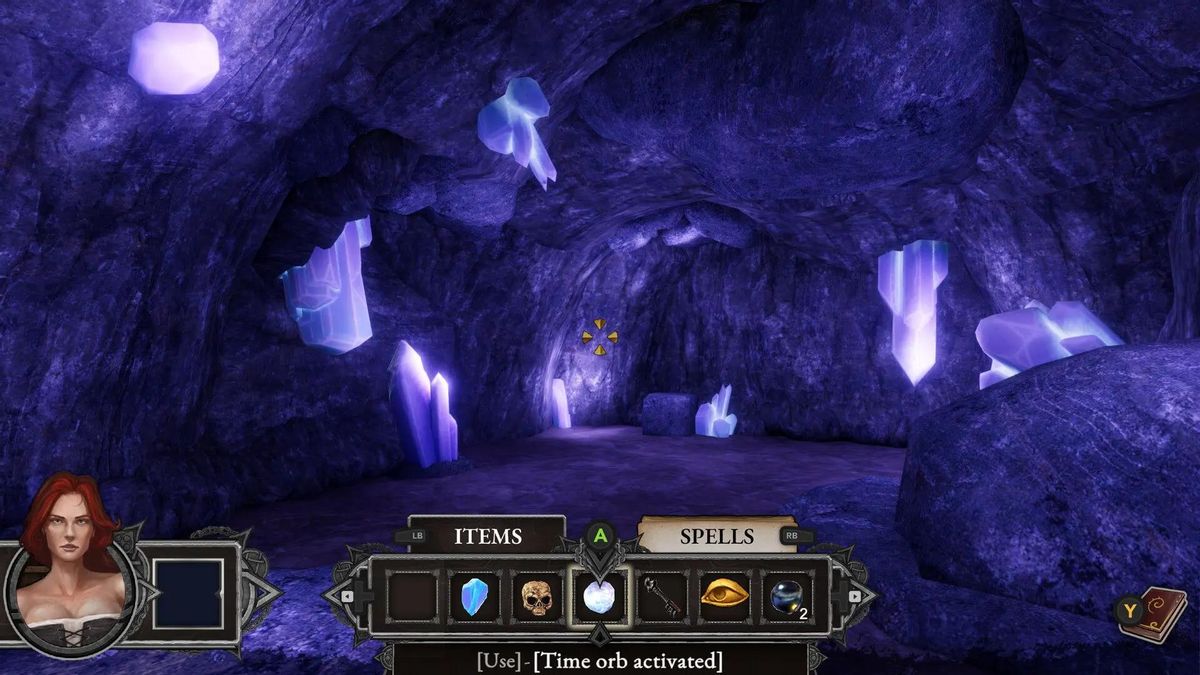Choose the skull item in the hotbar
This screenshot has width=1200, height=675.
tap(537, 598)
